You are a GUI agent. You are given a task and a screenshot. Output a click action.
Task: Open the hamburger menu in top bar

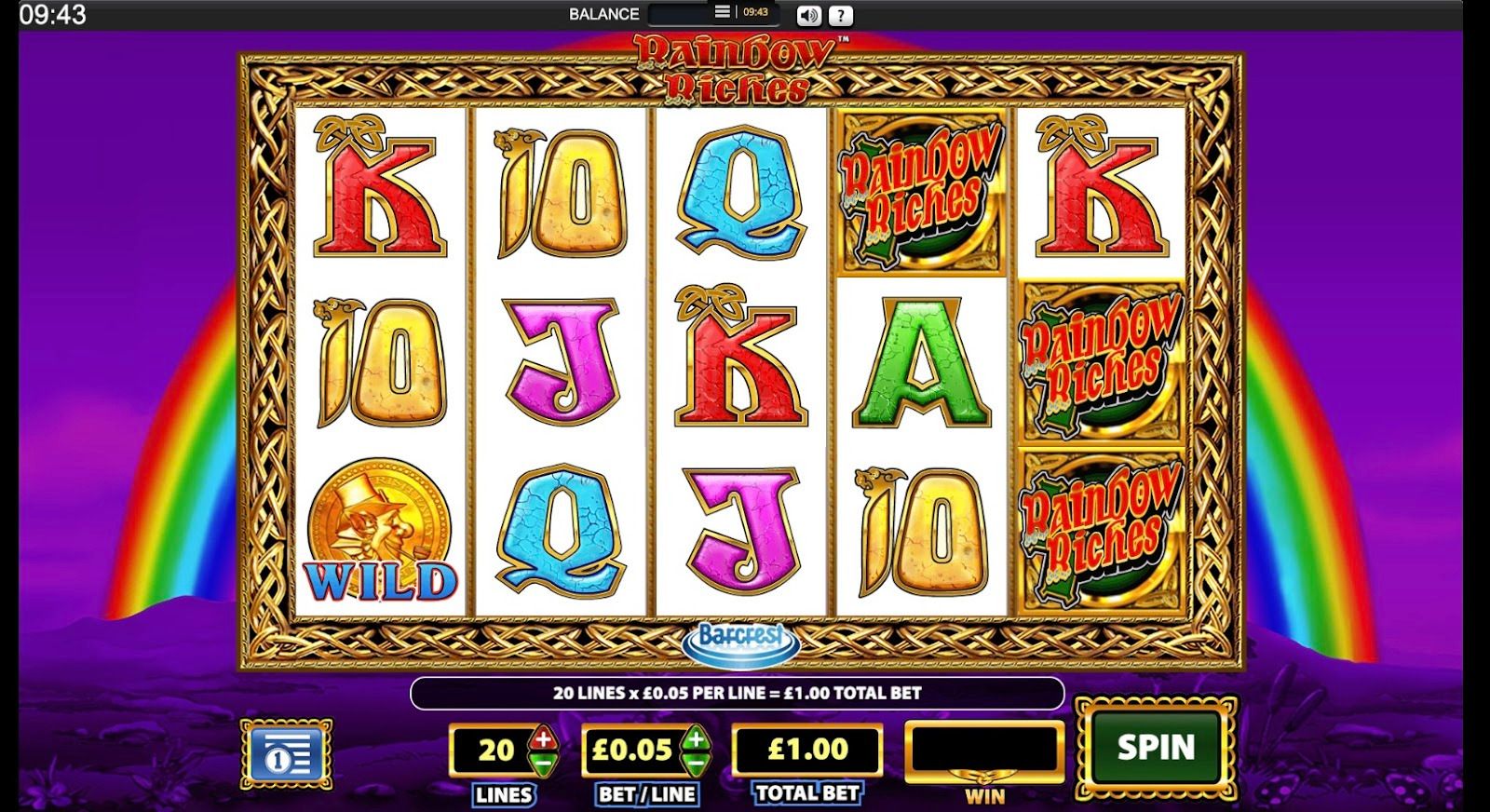click(722, 12)
